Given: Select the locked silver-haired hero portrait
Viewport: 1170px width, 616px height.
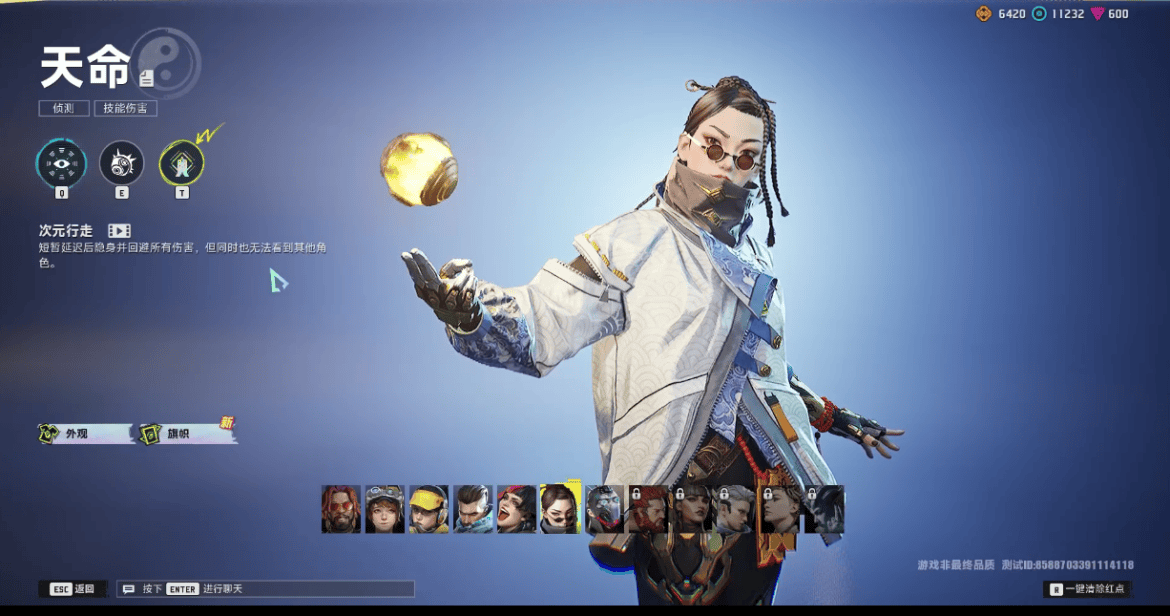Looking at the screenshot, I should (x=737, y=509).
